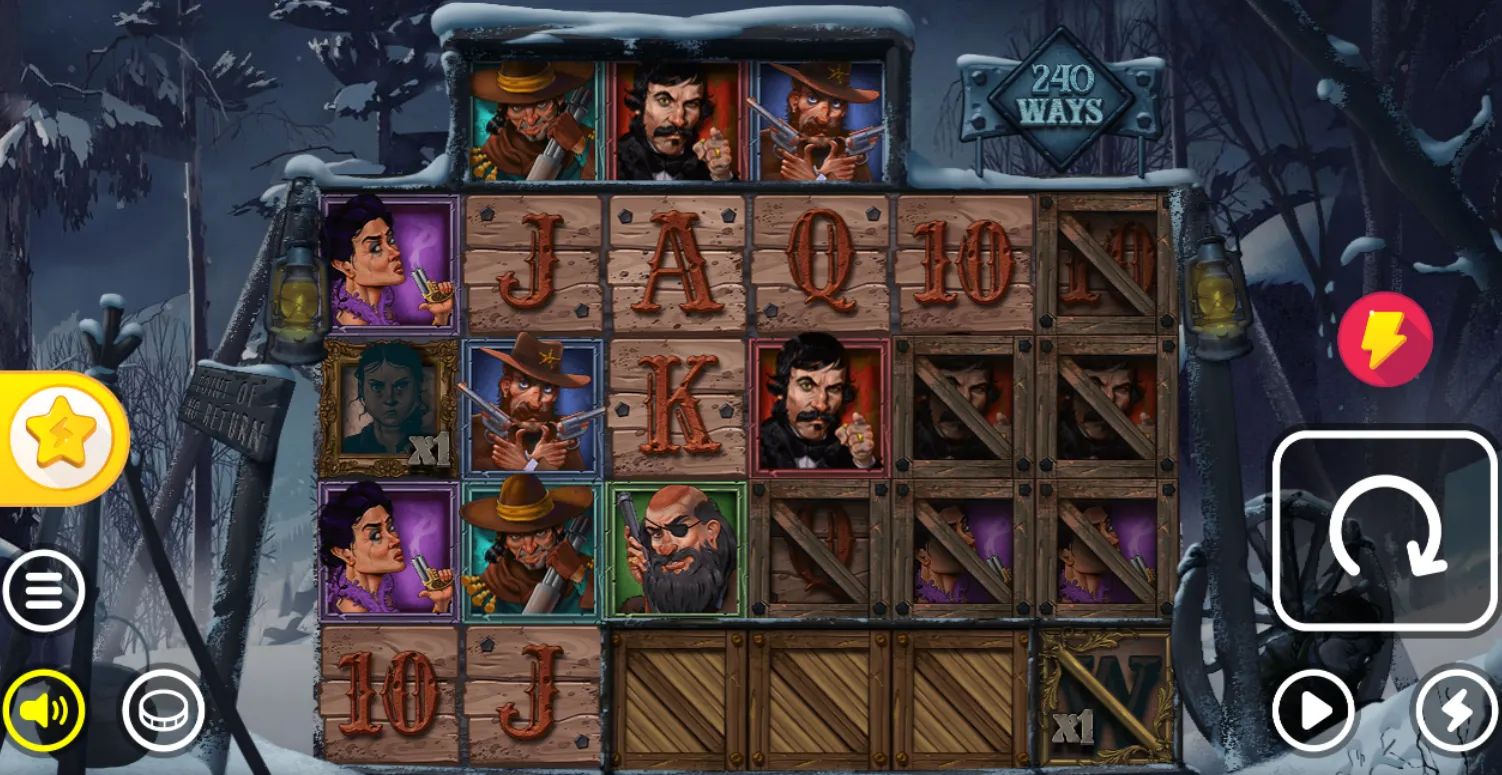The image size is (1502, 775).
Task: Click the yellow star bonus button
Action: click(x=63, y=438)
